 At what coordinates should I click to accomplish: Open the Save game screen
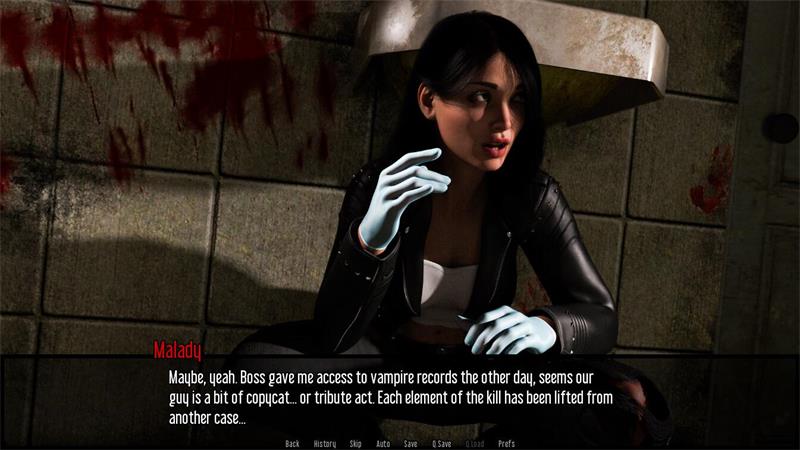[x=411, y=443]
